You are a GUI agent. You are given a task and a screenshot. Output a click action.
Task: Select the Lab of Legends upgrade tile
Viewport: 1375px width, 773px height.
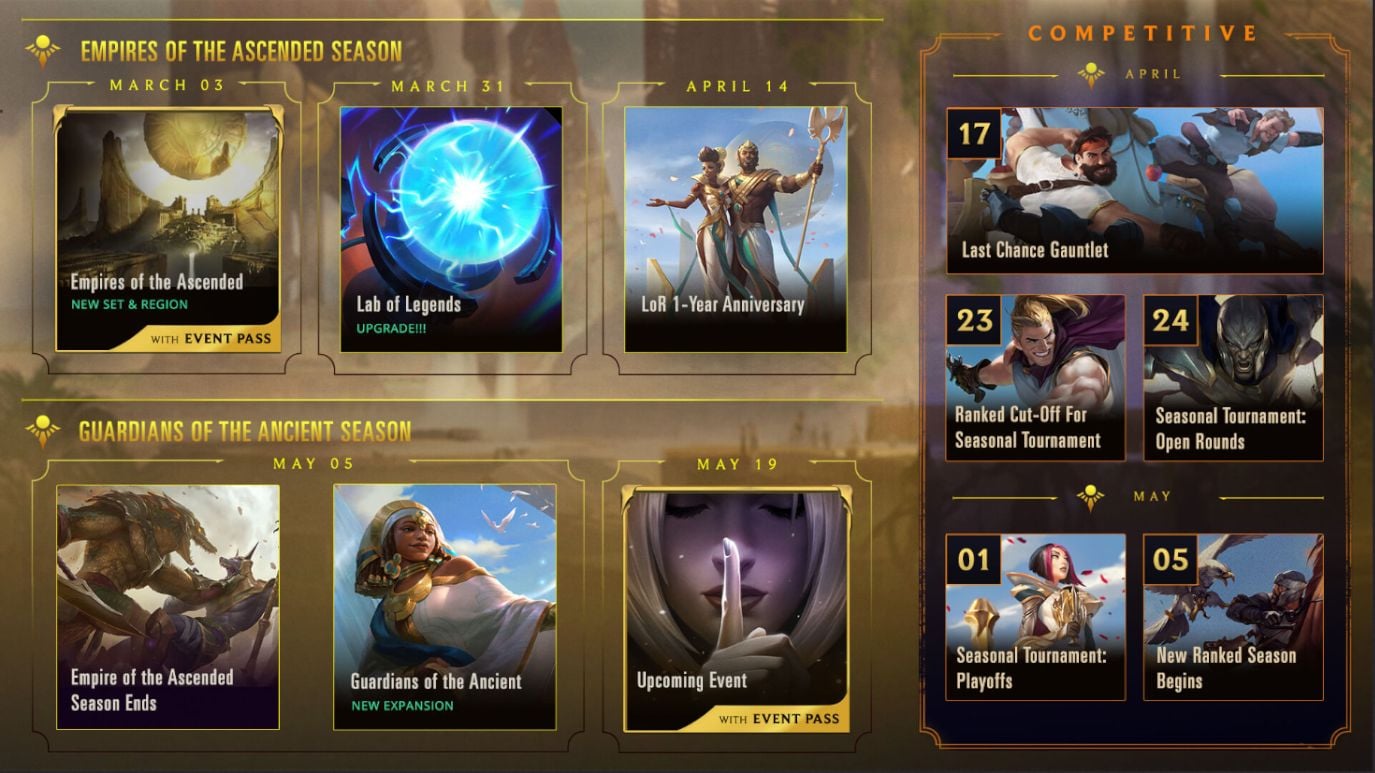click(x=451, y=229)
